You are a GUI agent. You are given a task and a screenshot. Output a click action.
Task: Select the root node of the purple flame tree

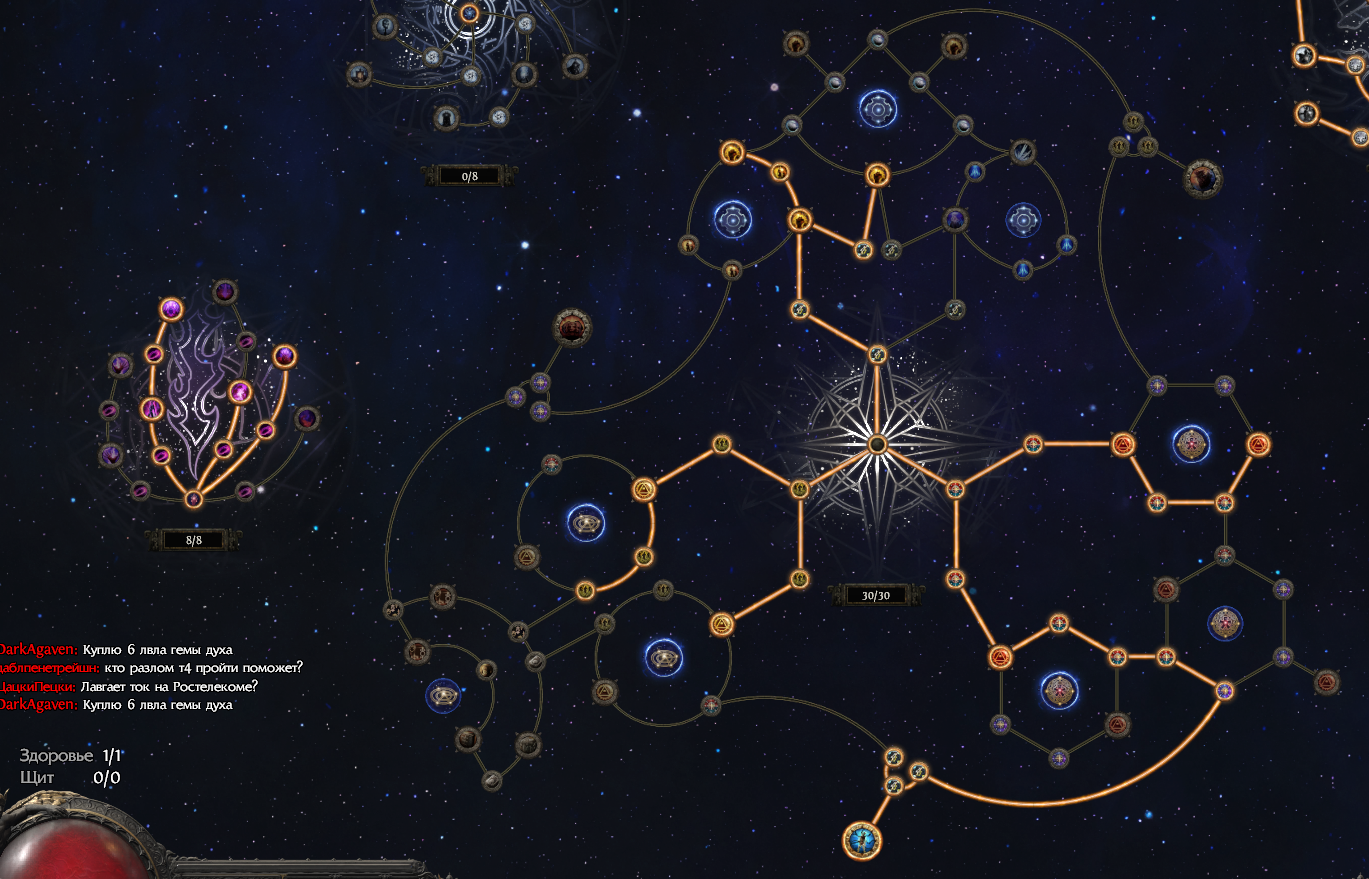tap(194, 498)
